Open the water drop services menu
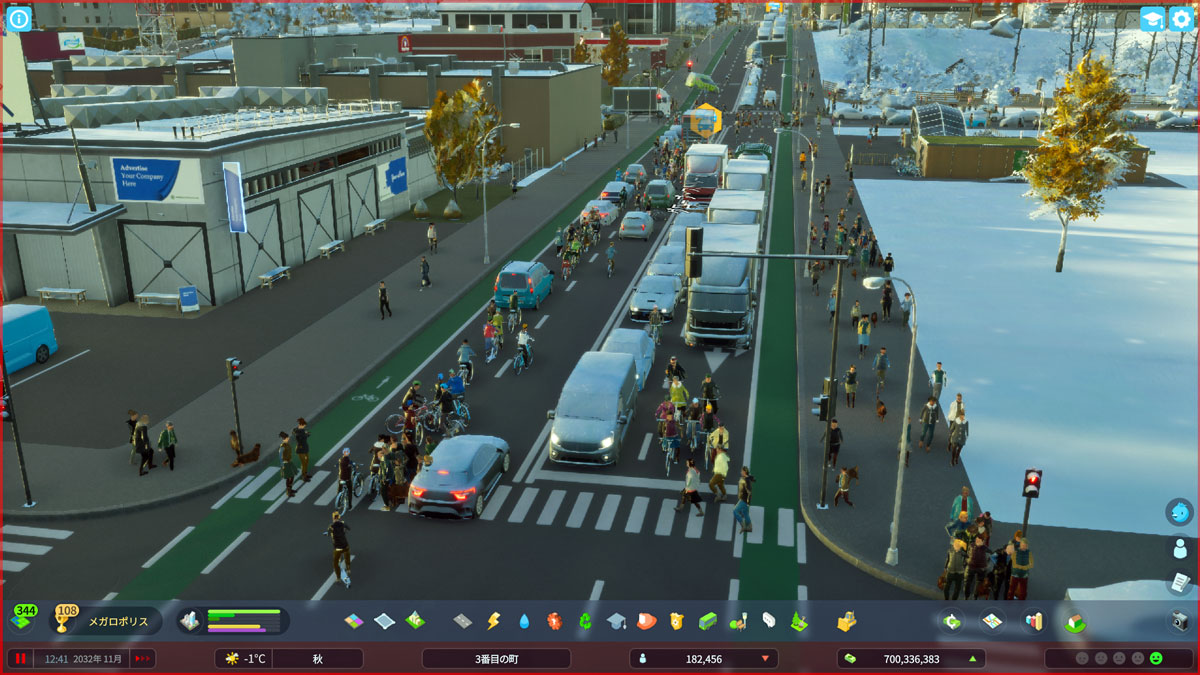Screen dimensions: 1200x675 (524, 621)
